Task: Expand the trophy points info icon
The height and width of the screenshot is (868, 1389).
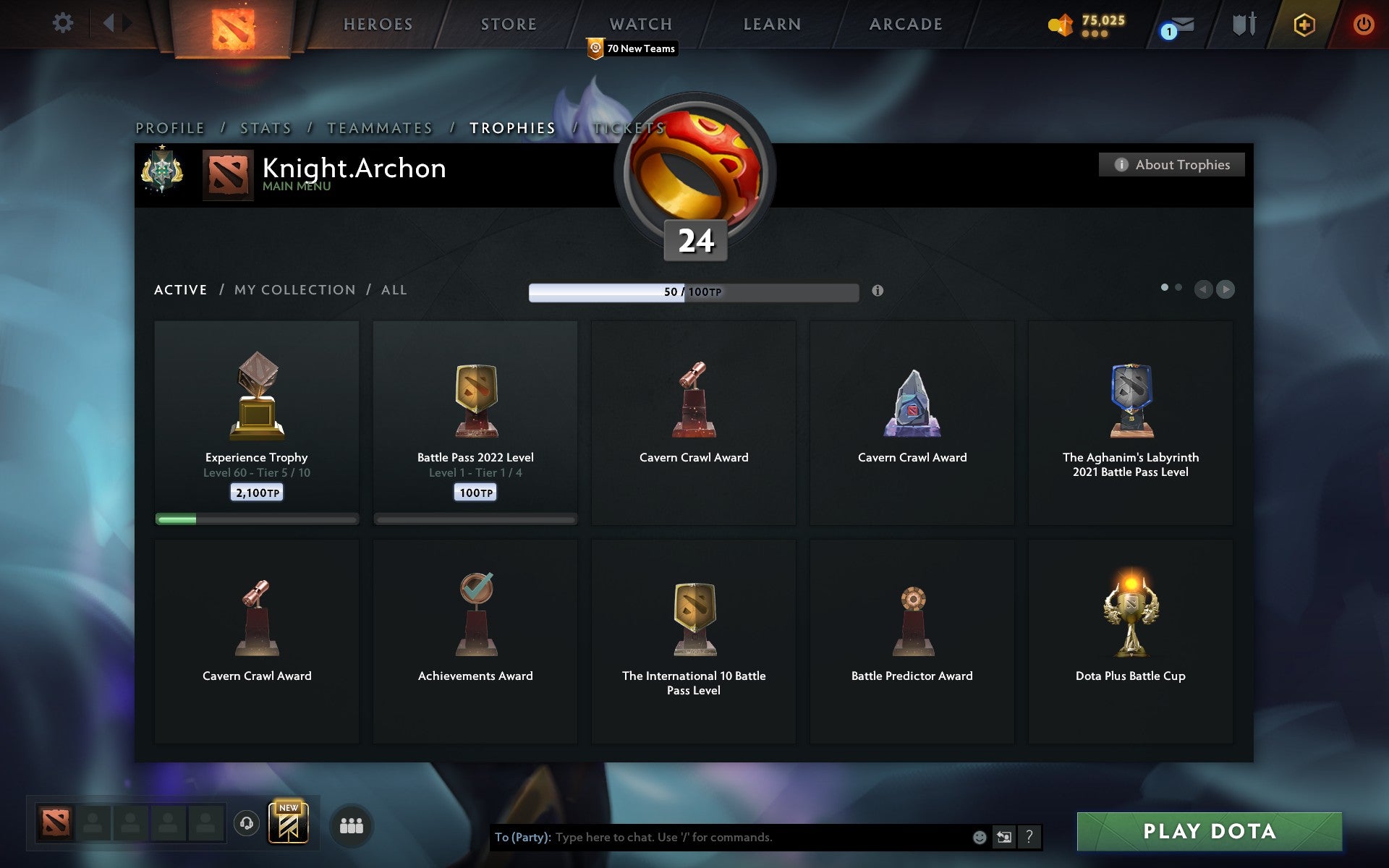Action: point(878,292)
